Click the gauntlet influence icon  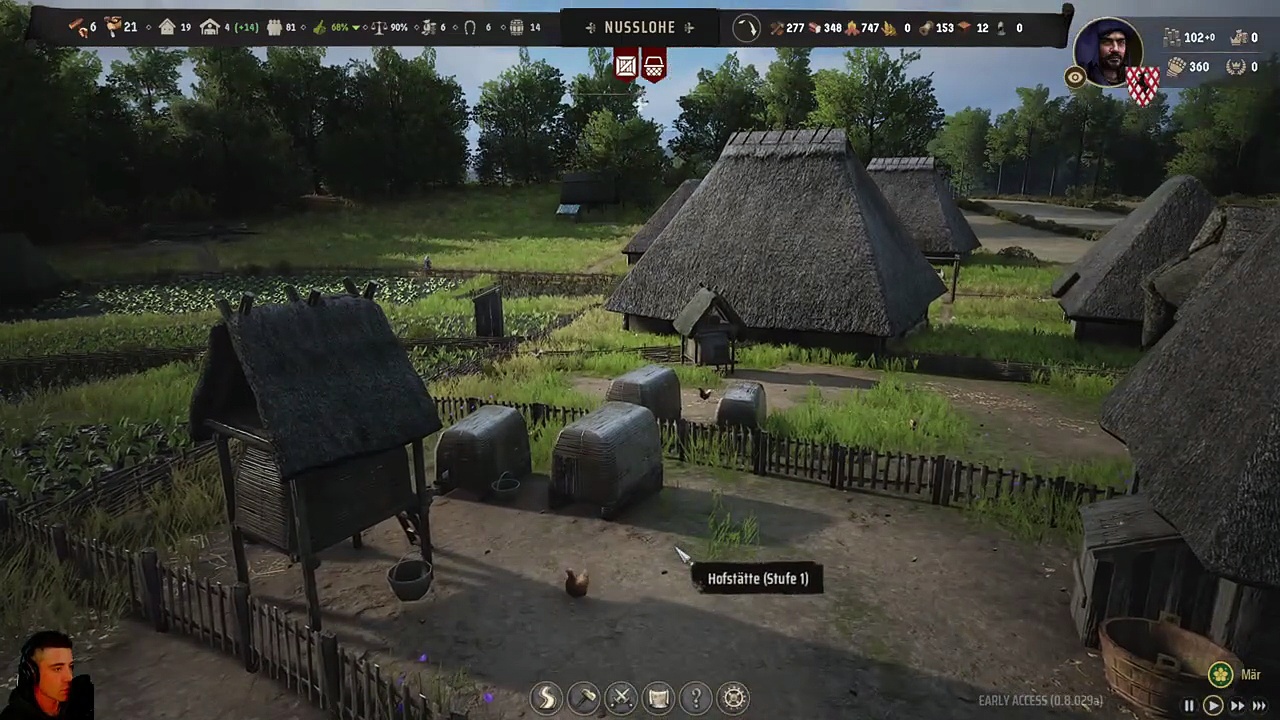click(x=1176, y=67)
